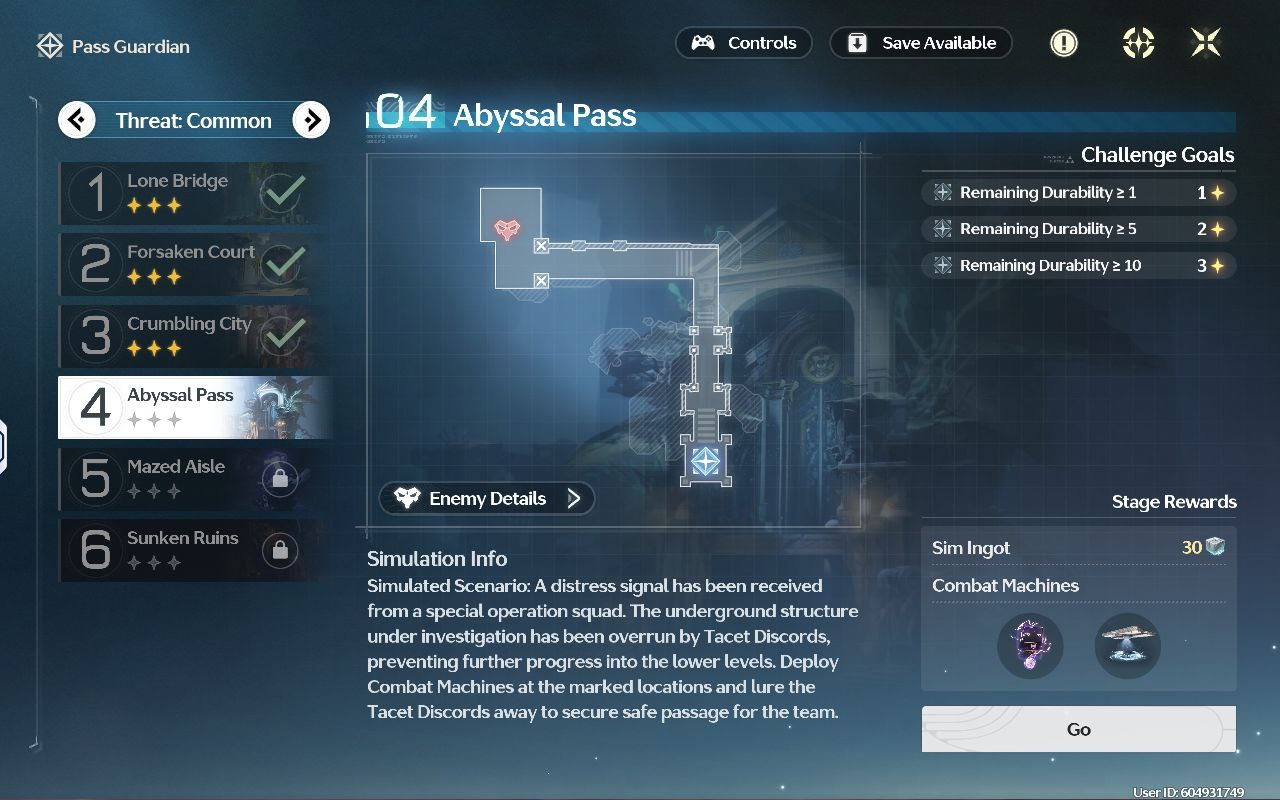Switch to the next threat level
Image resolution: width=1280 pixels, height=800 pixels.
point(311,121)
